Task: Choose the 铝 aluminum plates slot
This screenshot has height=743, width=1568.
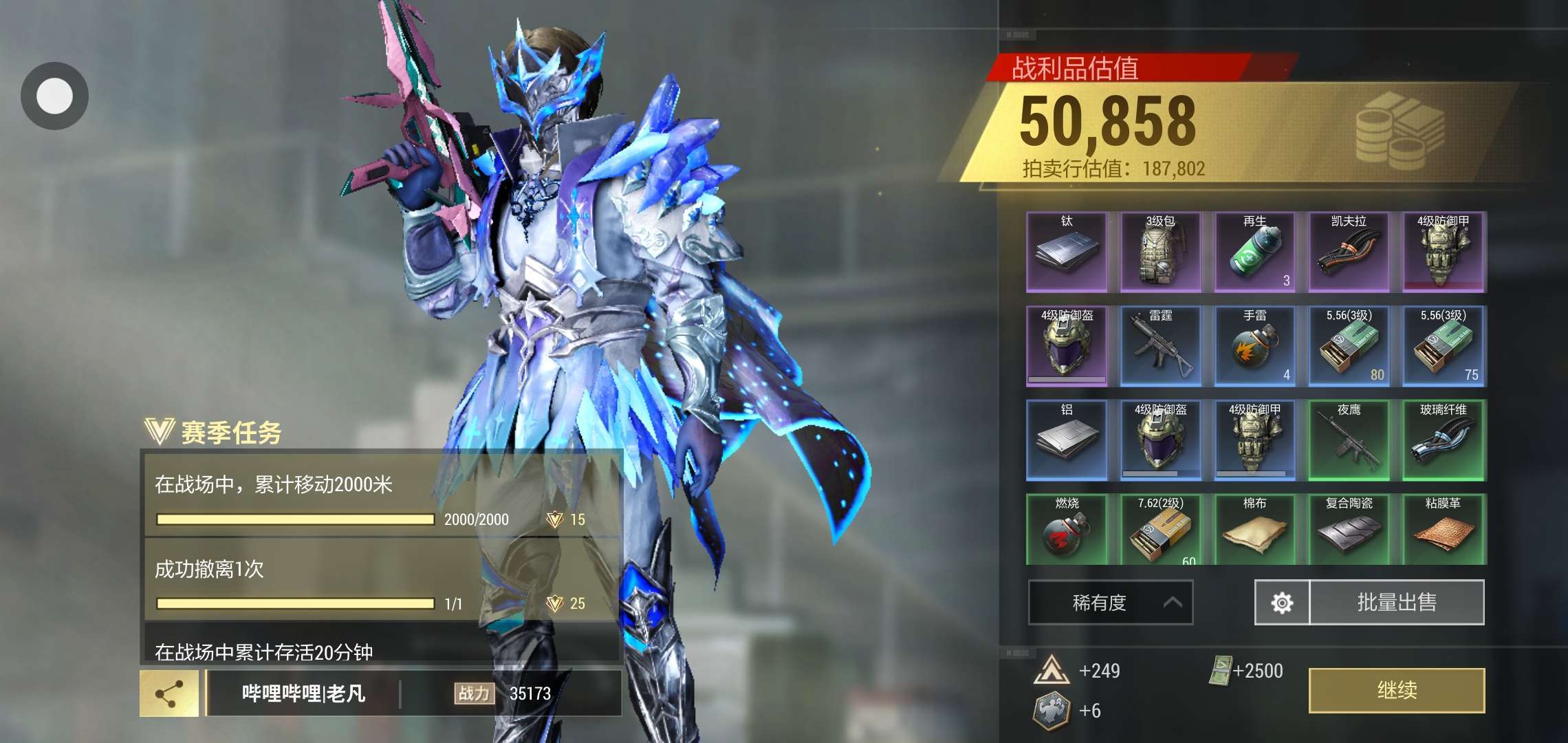Action: click(x=1067, y=440)
